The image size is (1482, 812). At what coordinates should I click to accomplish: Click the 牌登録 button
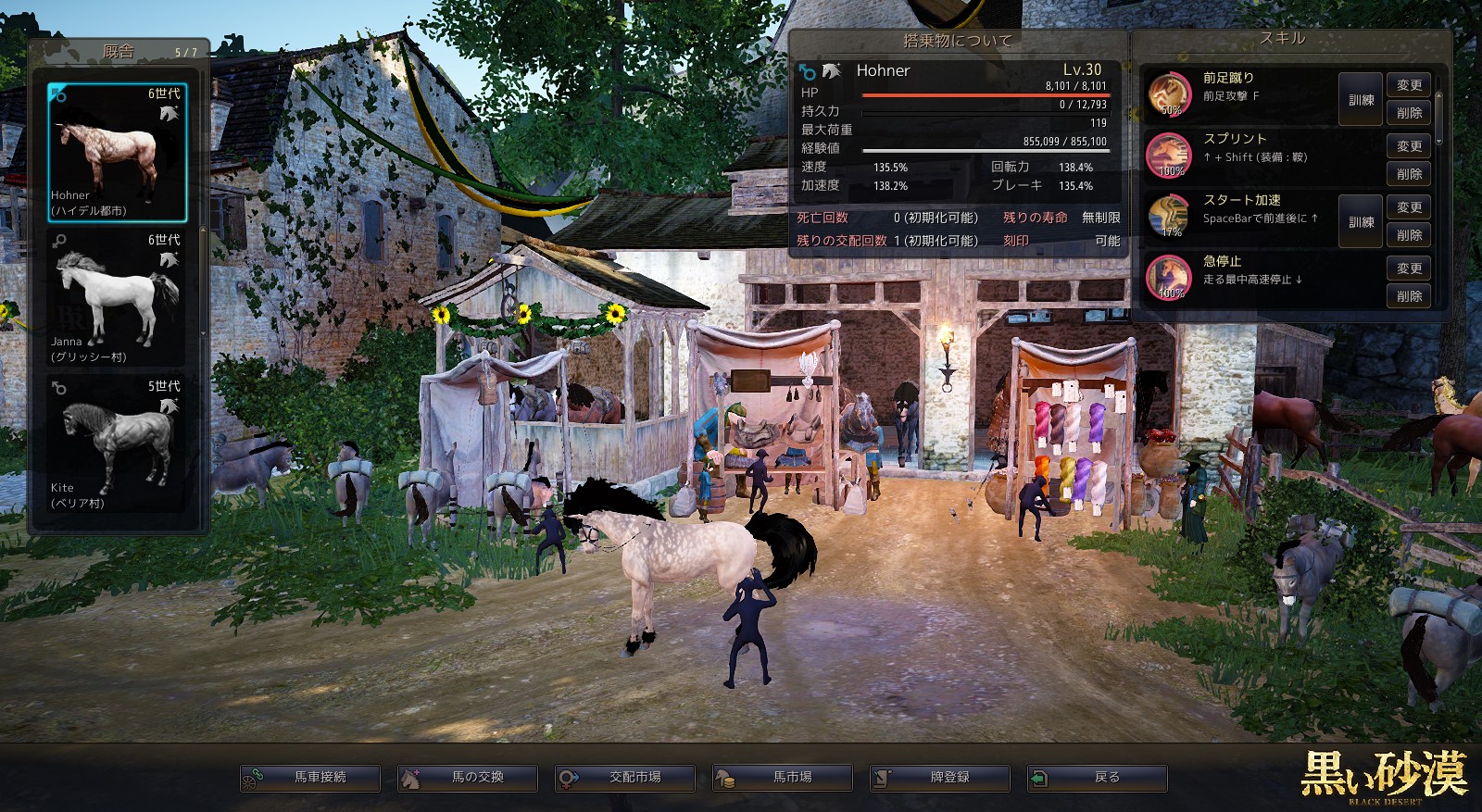coord(940,778)
